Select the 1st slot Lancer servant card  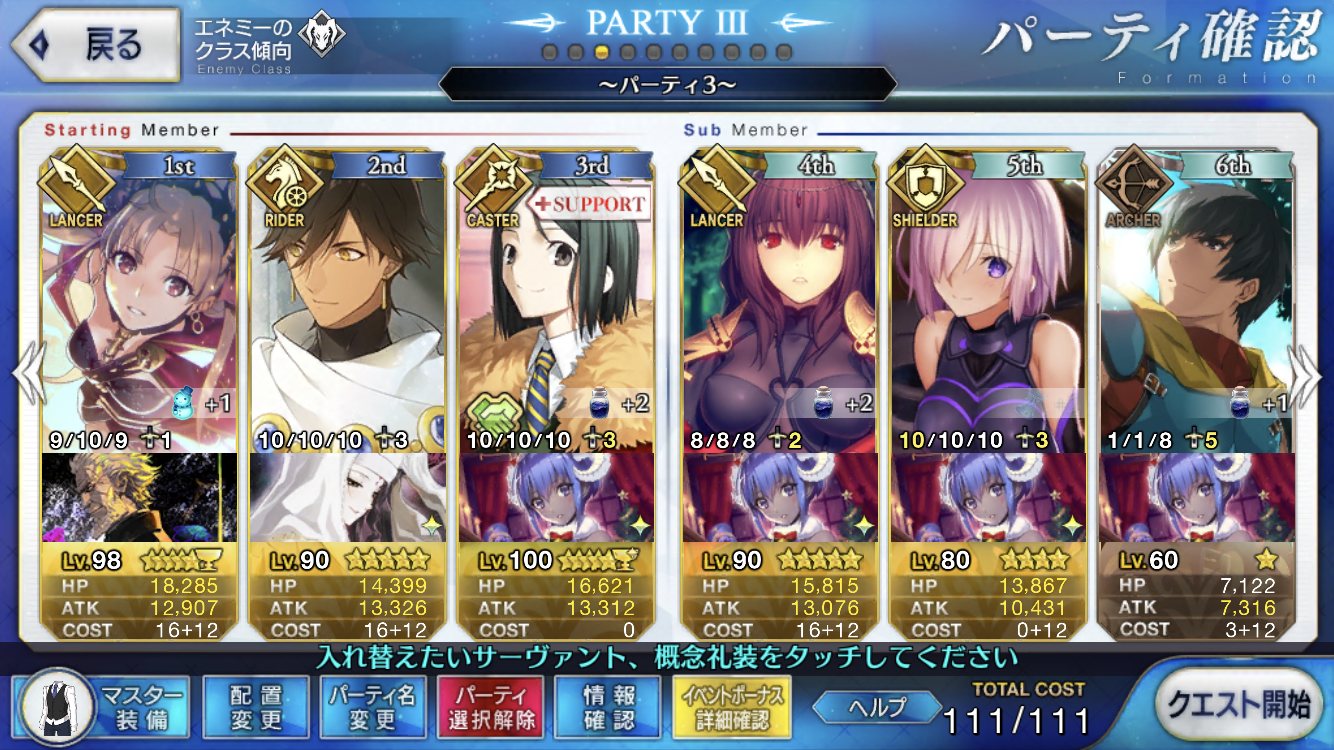[x=140, y=300]
